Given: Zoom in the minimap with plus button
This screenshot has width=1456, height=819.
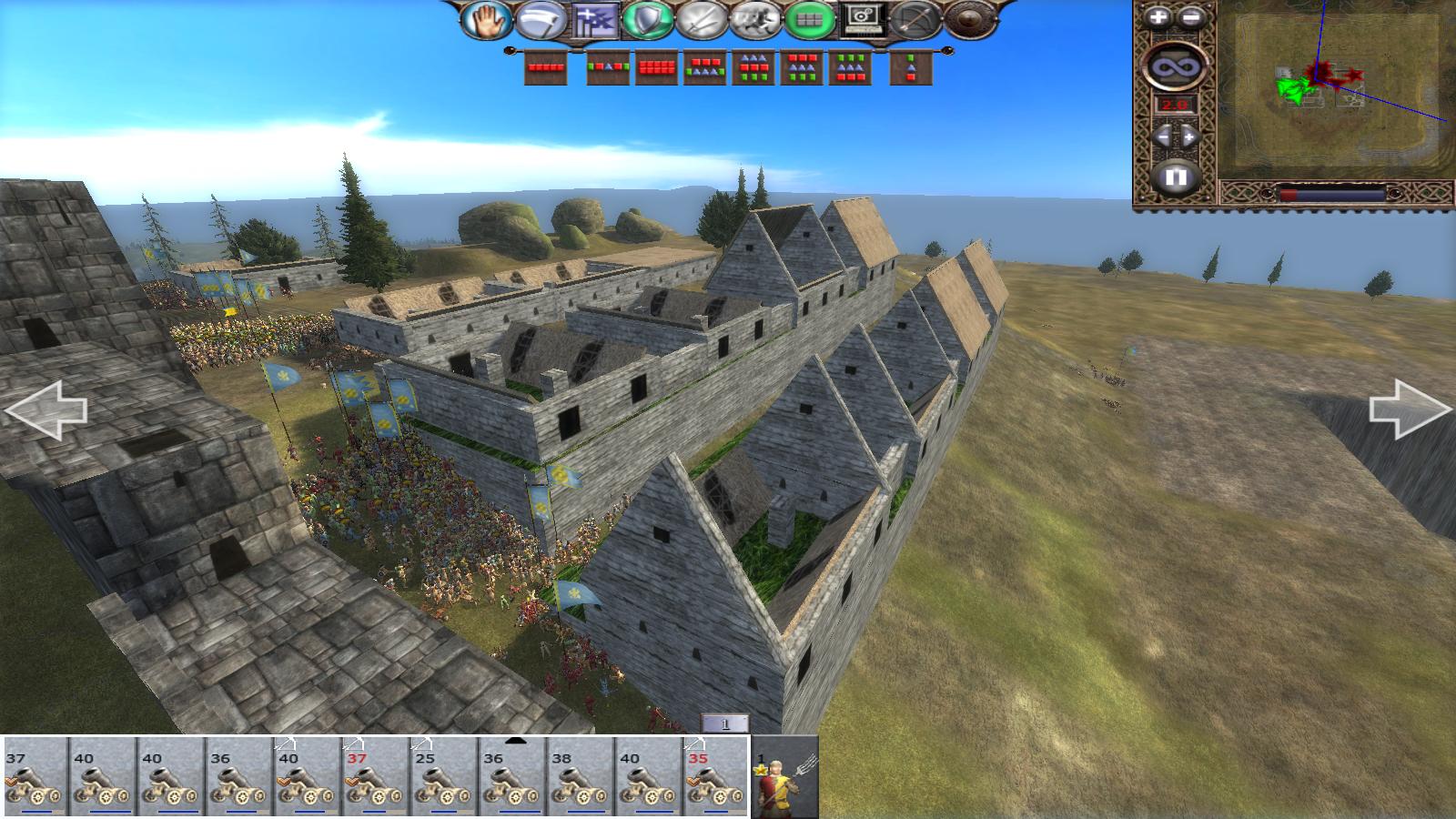Looking at the screenshot, I should (1158, 17).
